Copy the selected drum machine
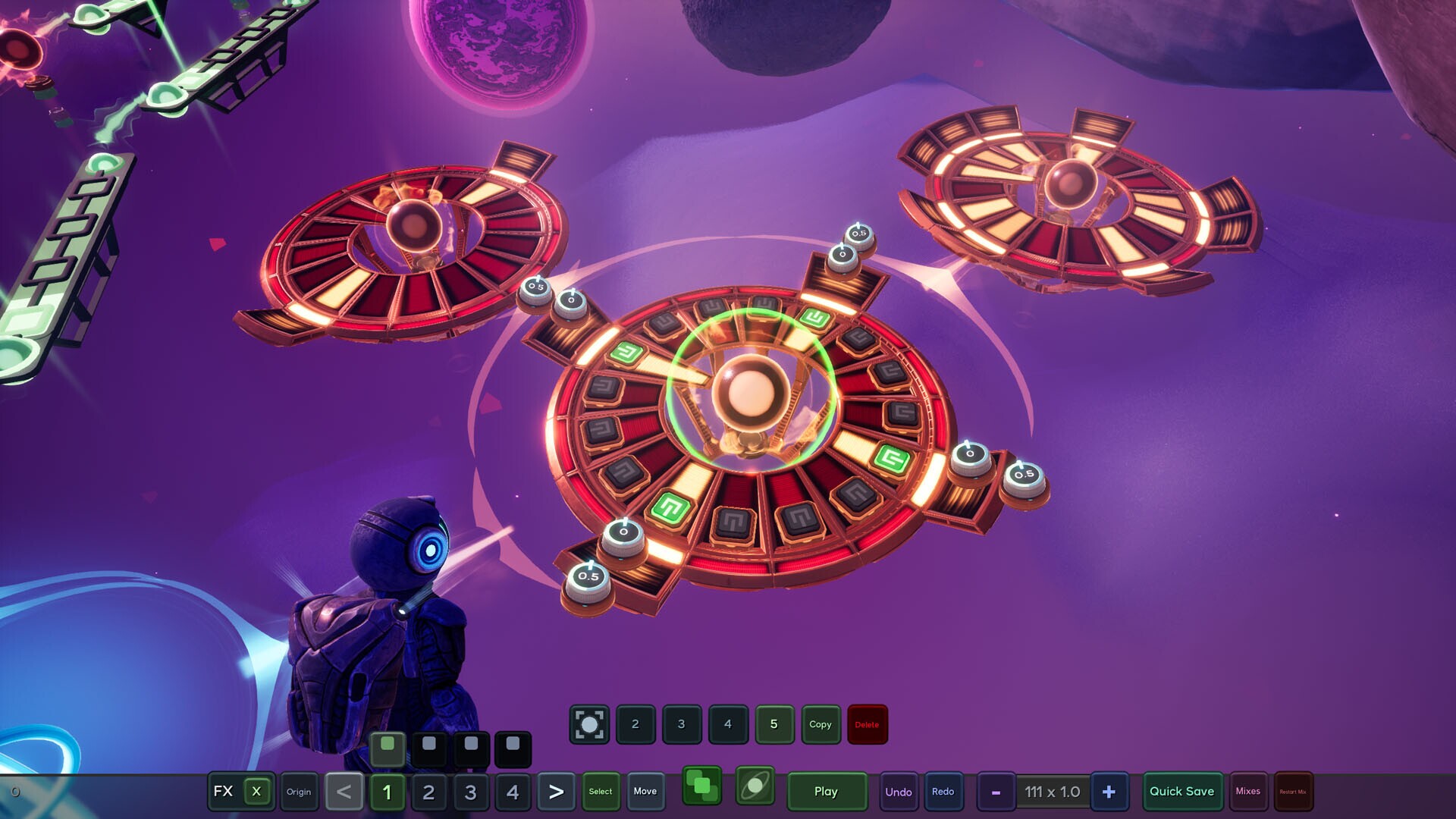 click(x=821, y=724)
